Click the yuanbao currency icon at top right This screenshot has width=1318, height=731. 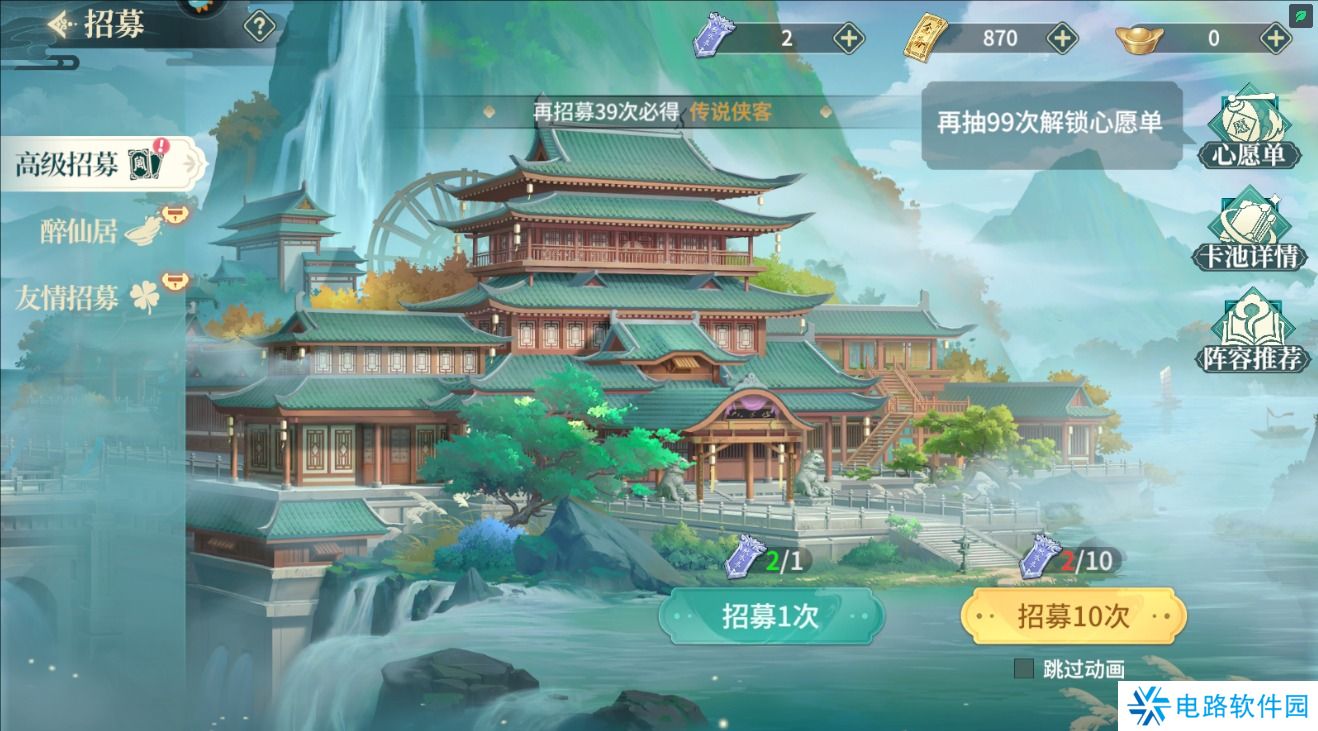coord(1141,38)
